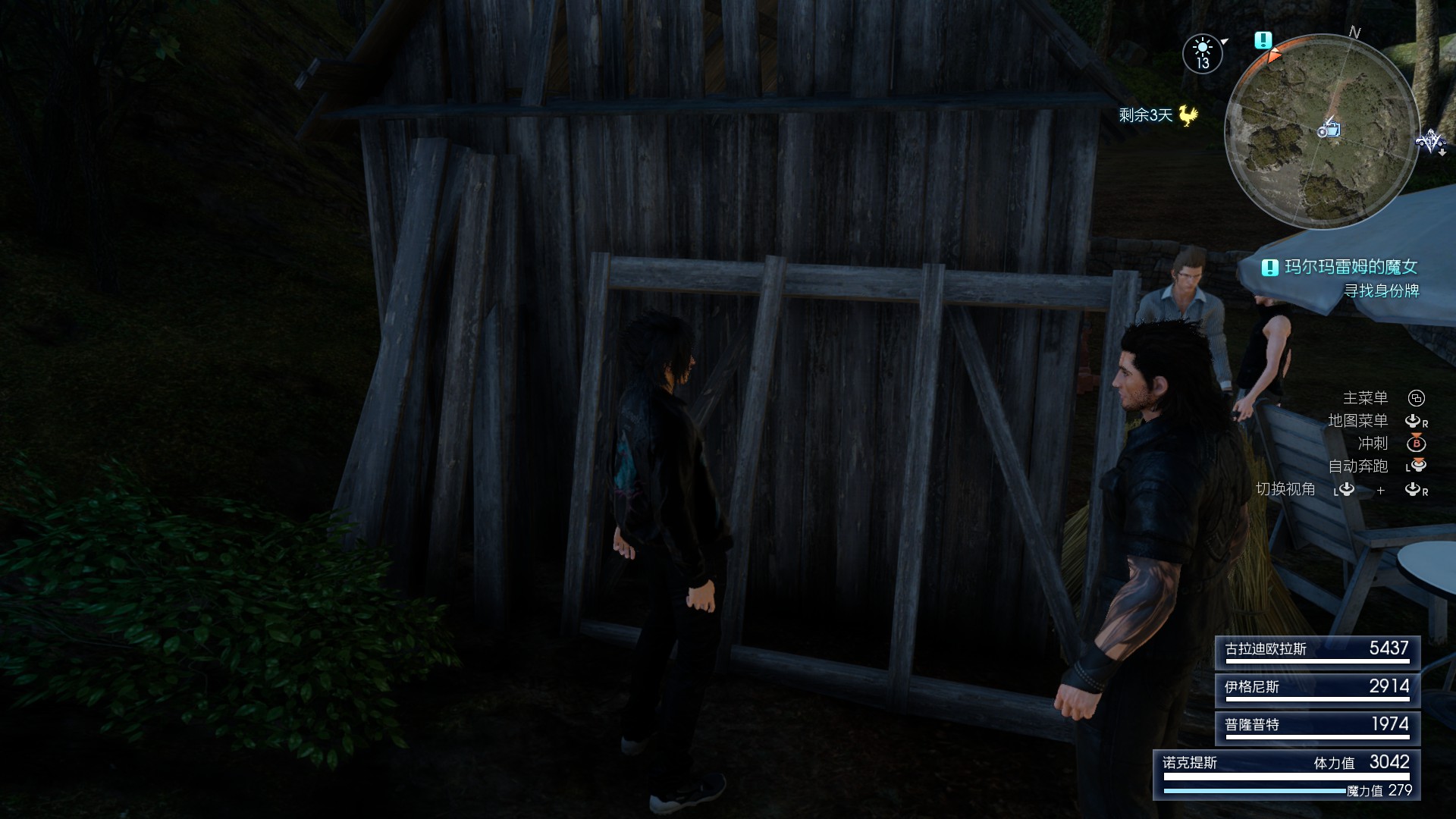Select 诺克提斯 player status panel
The height and width of the screenshot is (819, 1456).
tap(1287, 774)
